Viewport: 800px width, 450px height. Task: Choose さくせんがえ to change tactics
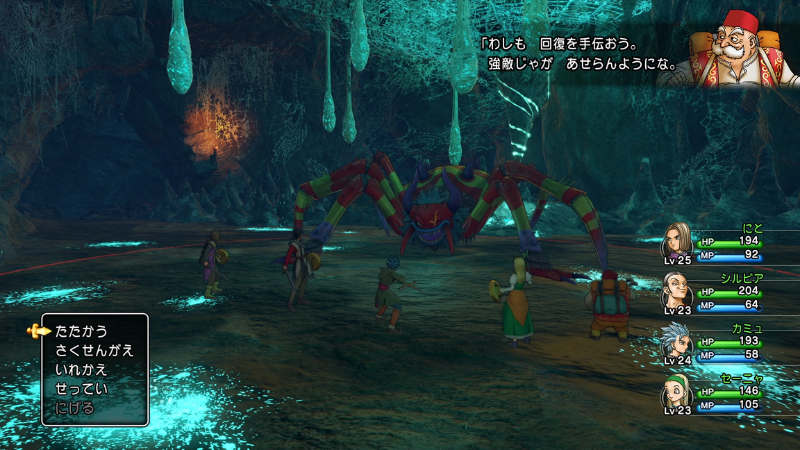point(95,350)
